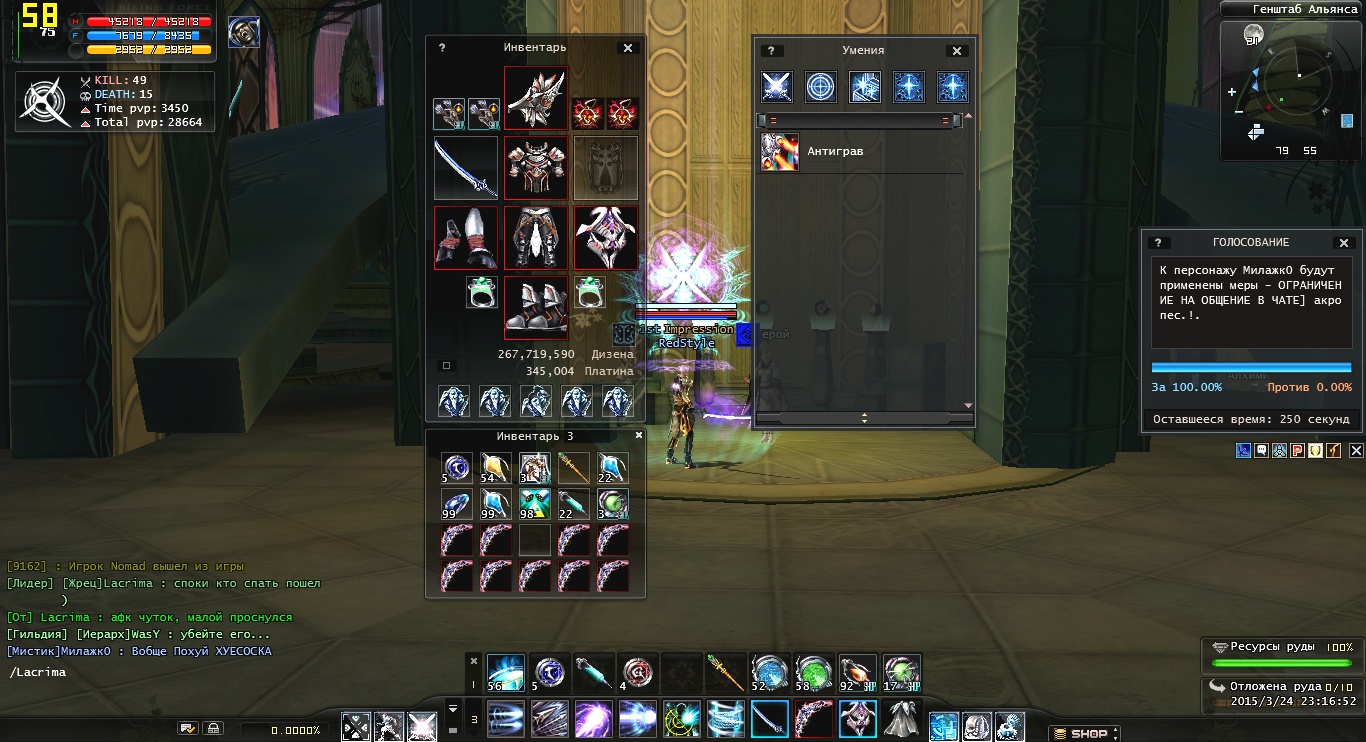Close the Инвентарь 3 bag window
The height and width of the screenshot is (742, 1366).
tap(639, 436)
